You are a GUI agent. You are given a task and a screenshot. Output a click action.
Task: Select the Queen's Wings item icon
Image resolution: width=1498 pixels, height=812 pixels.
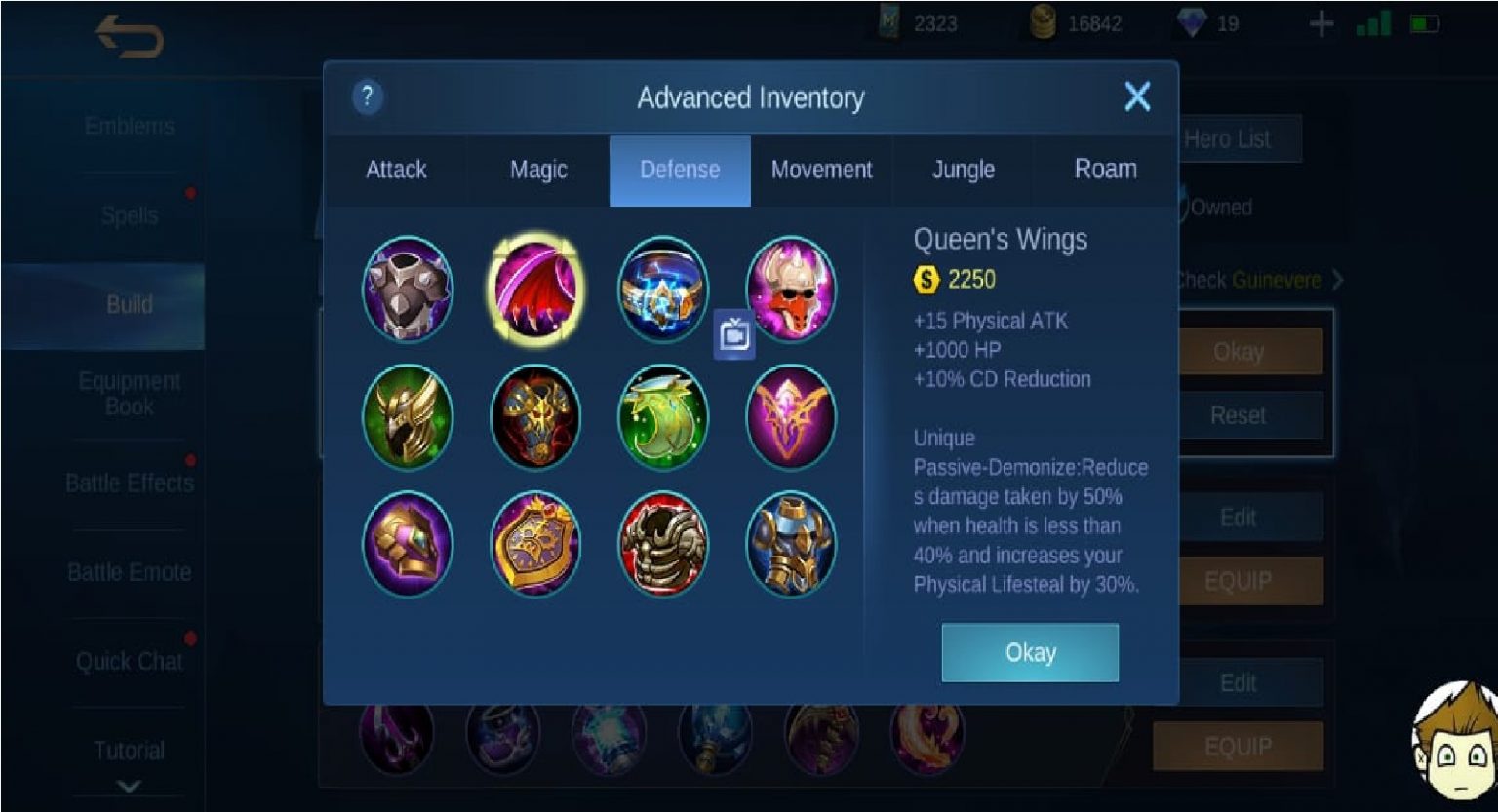[x=535, y=288]
